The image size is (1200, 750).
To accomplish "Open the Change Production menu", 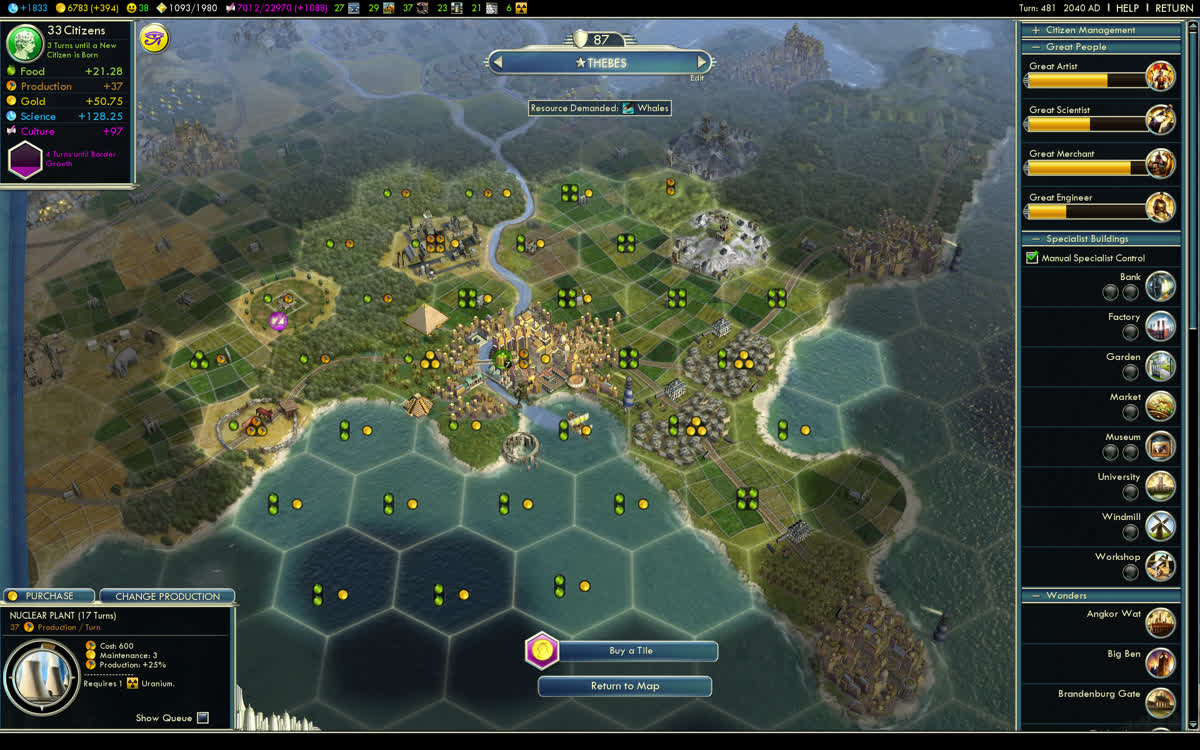I will [167, 596].
